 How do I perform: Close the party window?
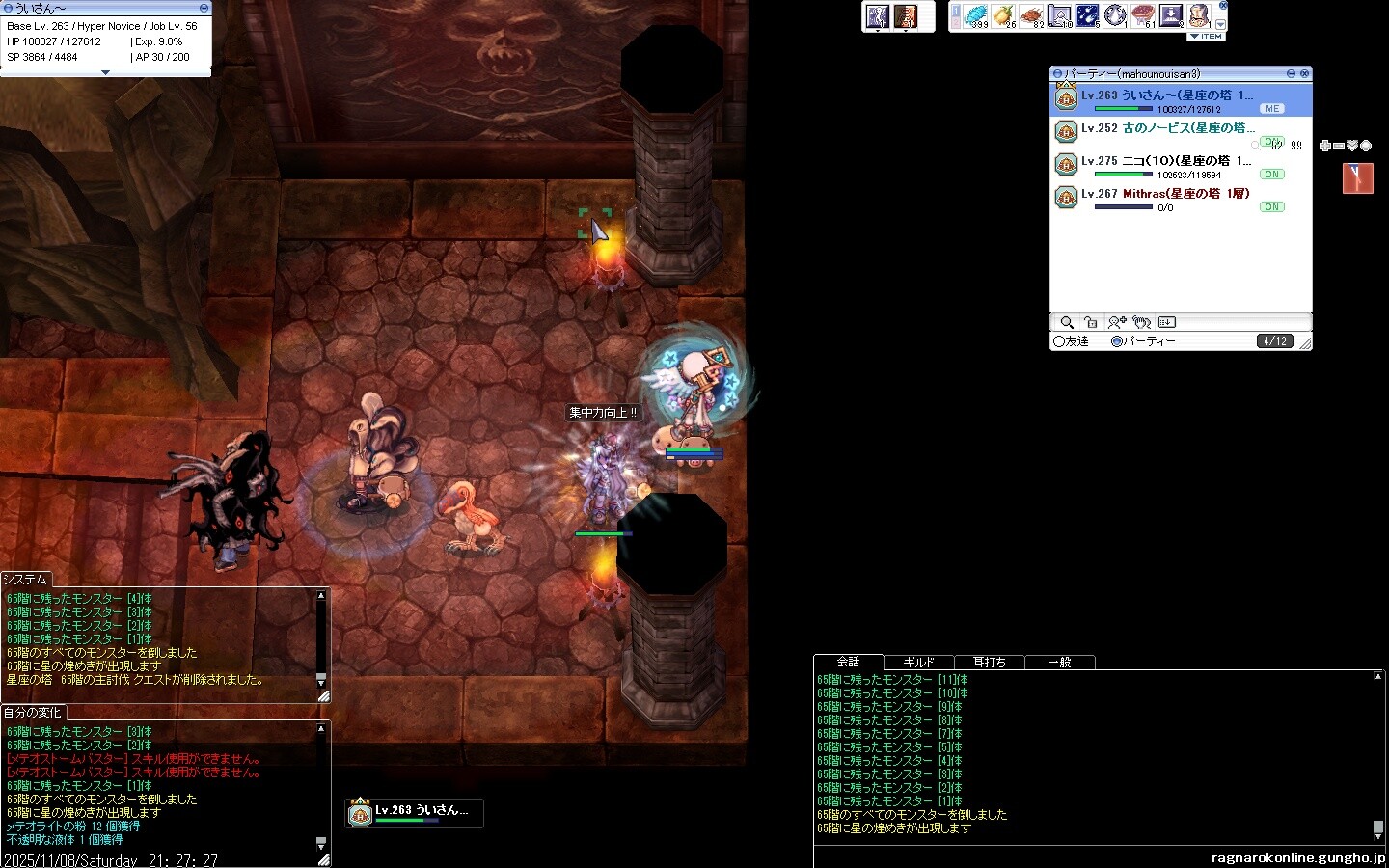click(x=1304, y=73)
